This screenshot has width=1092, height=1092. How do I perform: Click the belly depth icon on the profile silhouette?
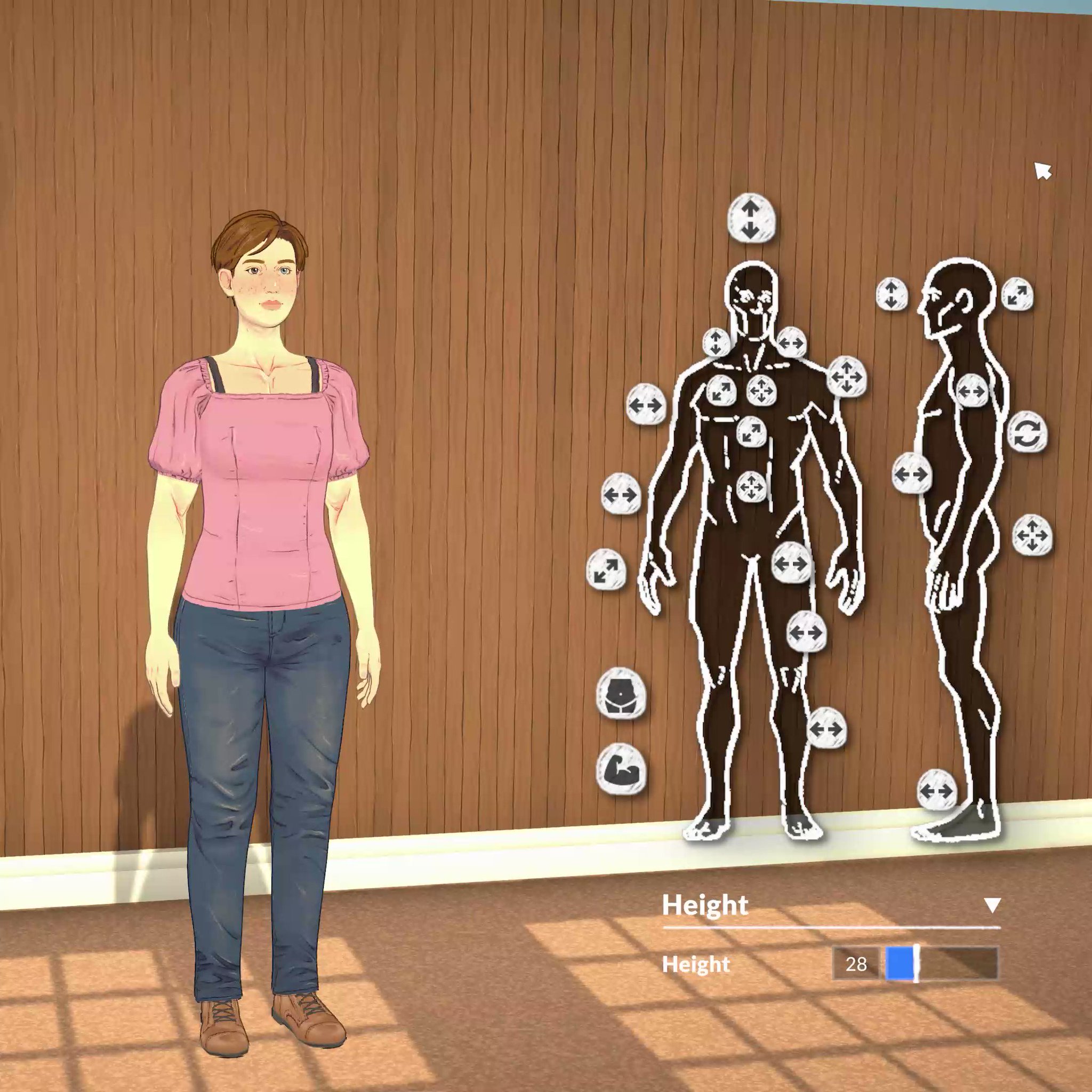[911, 473]
